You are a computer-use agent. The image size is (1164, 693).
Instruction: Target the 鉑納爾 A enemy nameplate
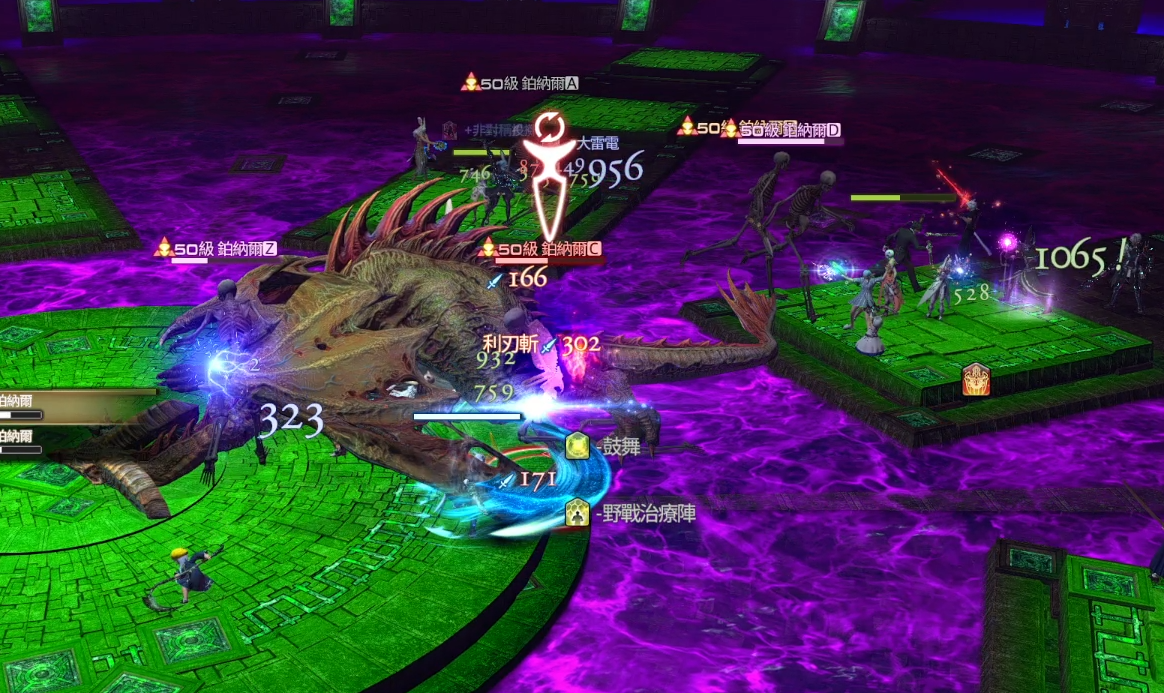520,83
